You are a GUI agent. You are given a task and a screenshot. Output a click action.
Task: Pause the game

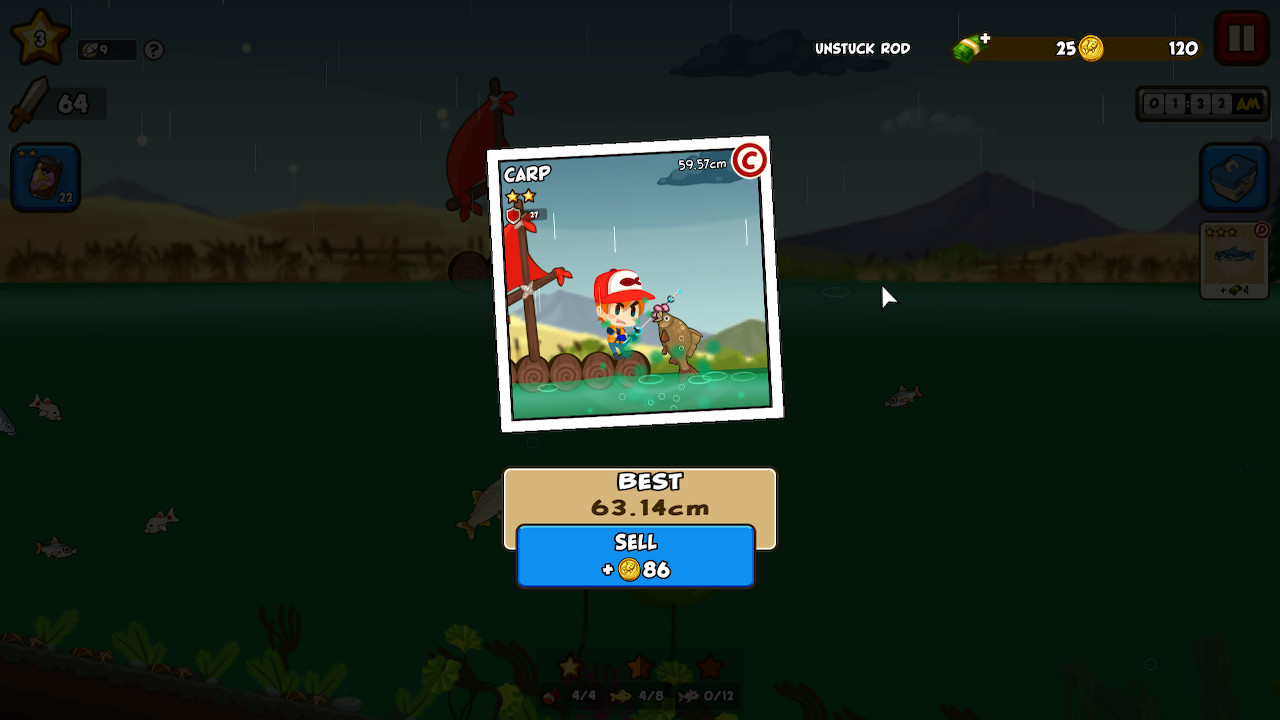click(x=1240, y=36)
